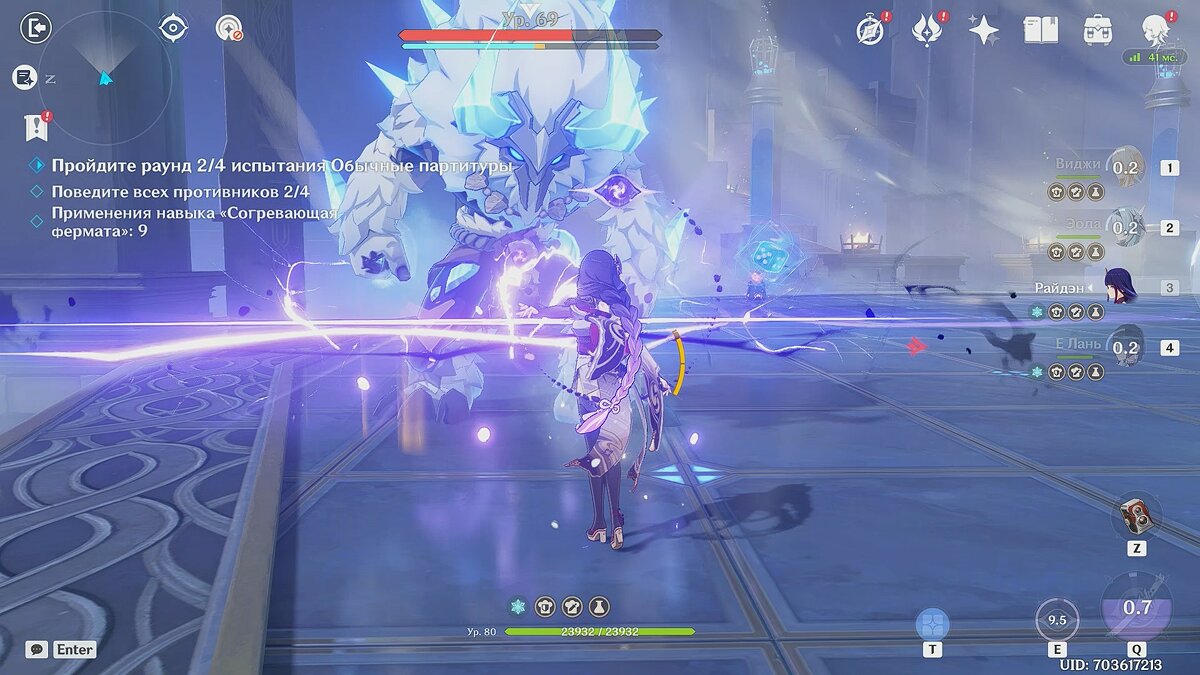Screen dimensions: 1200x675
Task: Trigger the Elemental Burst showing 0.7
Action: point(1136,607)
